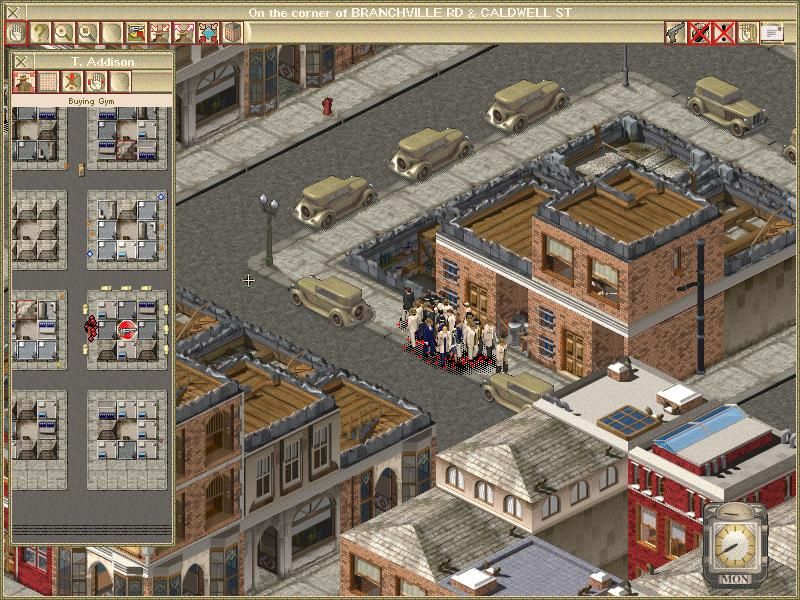Click the zoom in magnifying glass
Viewport: 800px width, 600px height.
pyautogui.click(x=64, y=32)
